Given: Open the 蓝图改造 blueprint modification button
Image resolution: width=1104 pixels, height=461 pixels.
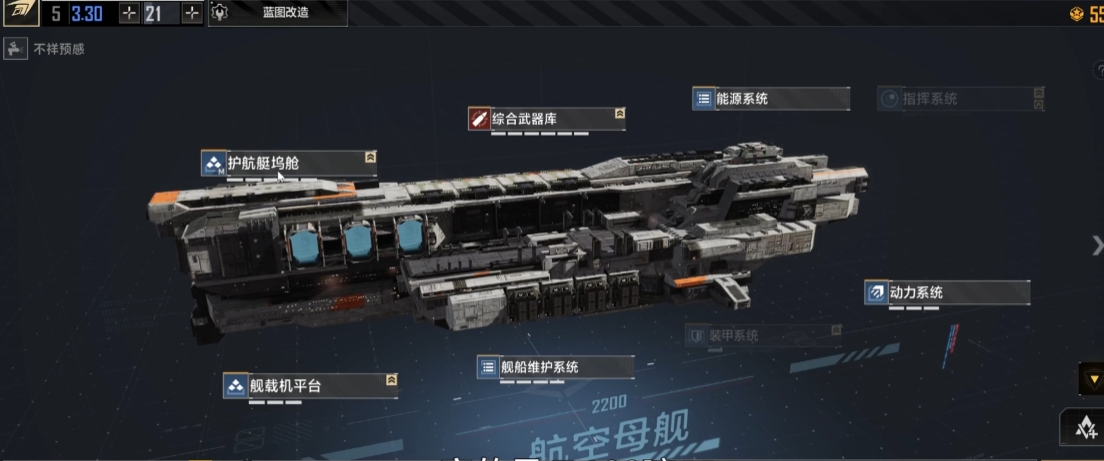Looking at the screenshot, I should [277, 13].
